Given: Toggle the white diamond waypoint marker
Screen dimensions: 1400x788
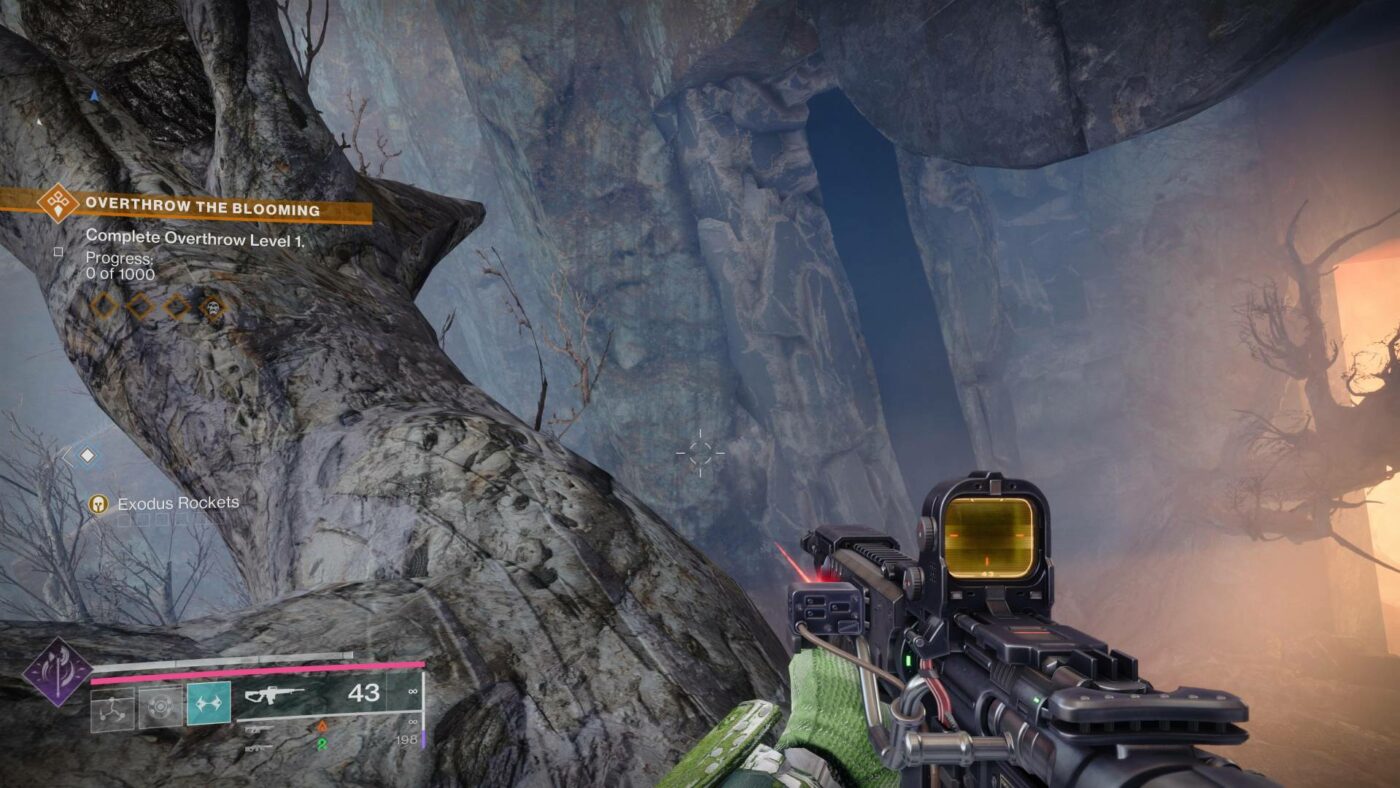Looking at the screenshot, I should tap(86, 455).
